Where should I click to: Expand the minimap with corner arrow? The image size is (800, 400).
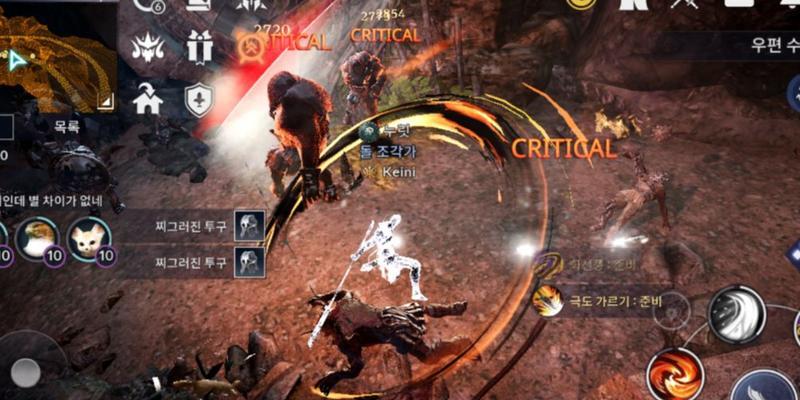tap(105, 99)
